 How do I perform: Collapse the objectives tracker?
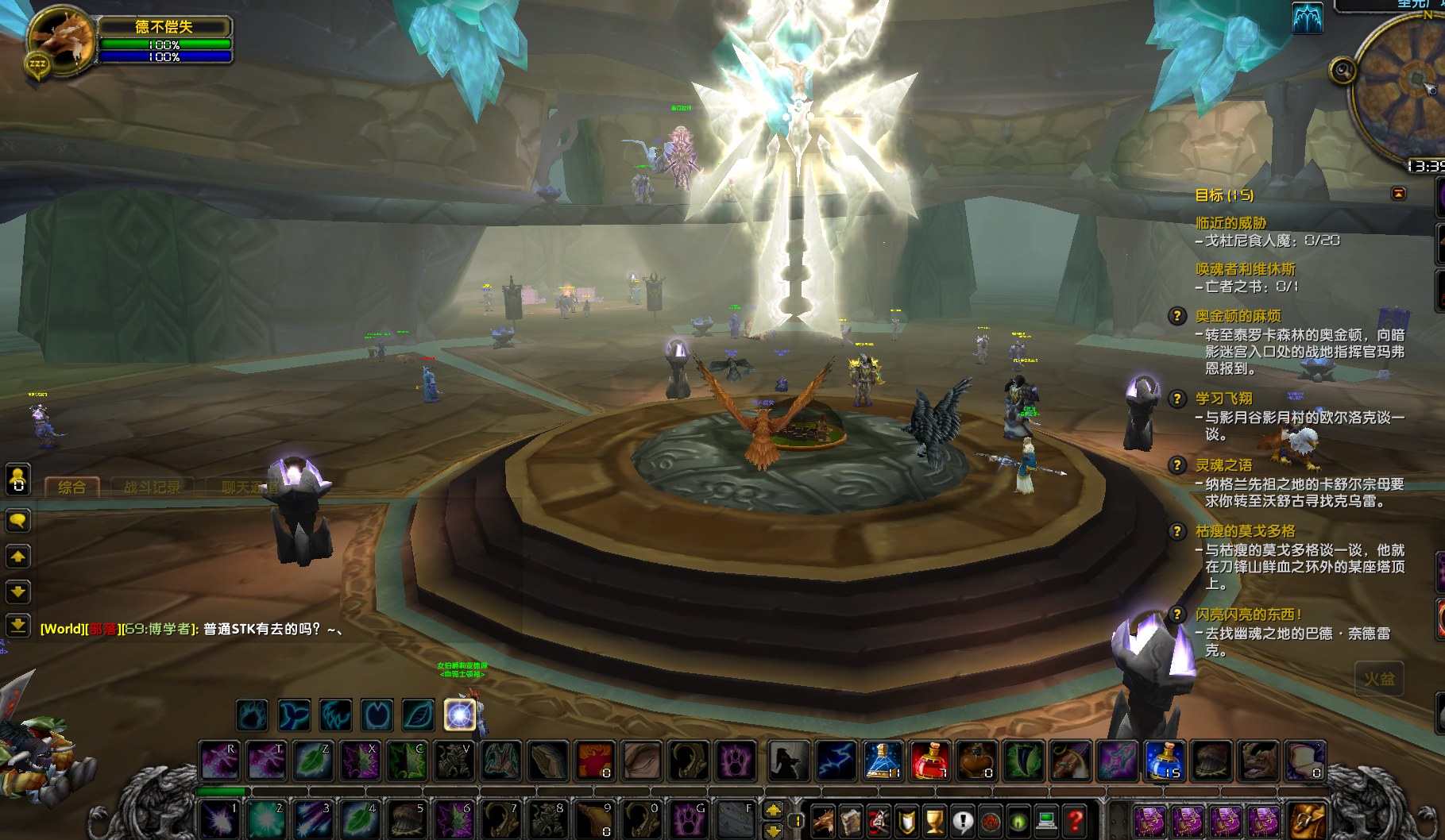[x=1398, y=194]
